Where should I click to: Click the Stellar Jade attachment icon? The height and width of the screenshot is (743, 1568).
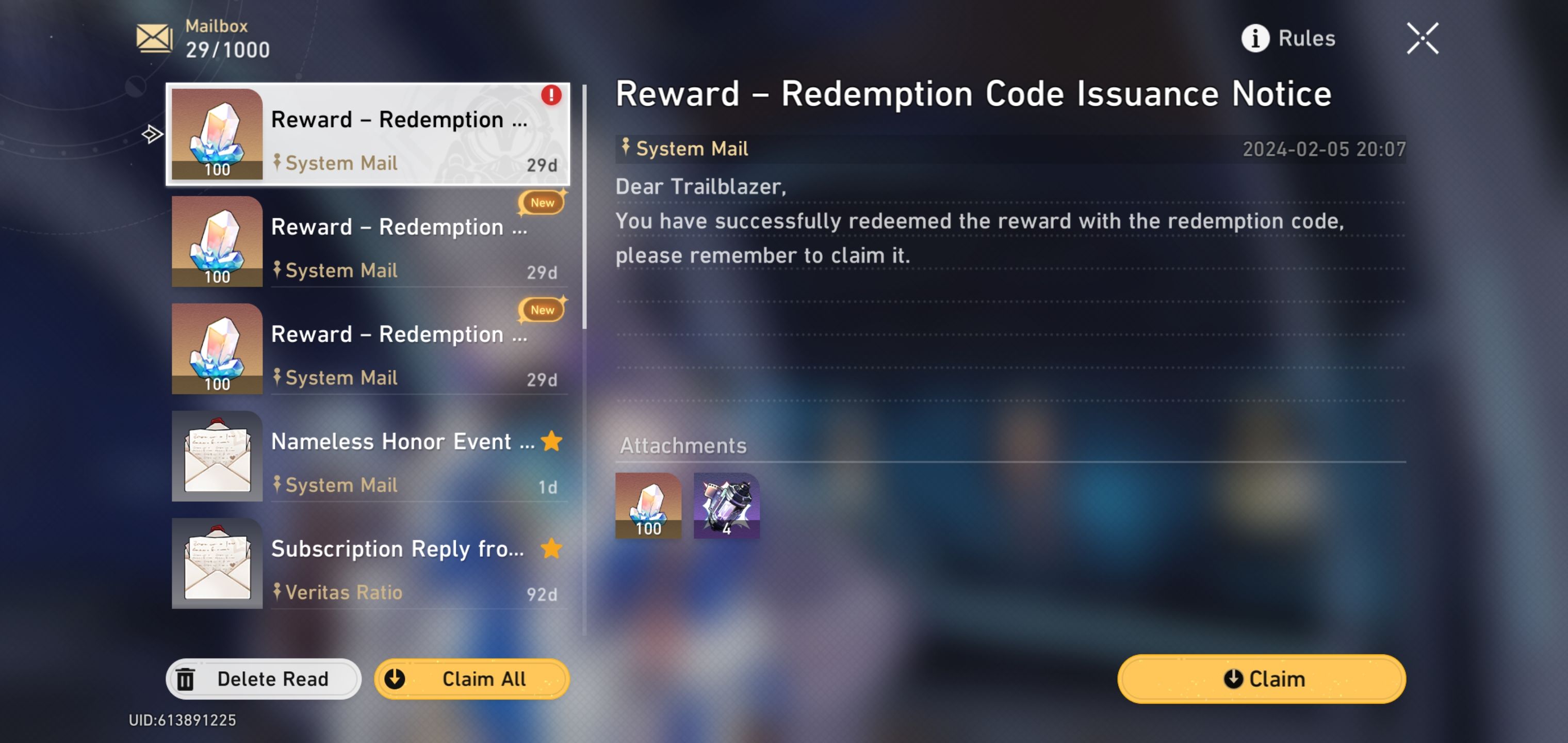pos(648,506)
